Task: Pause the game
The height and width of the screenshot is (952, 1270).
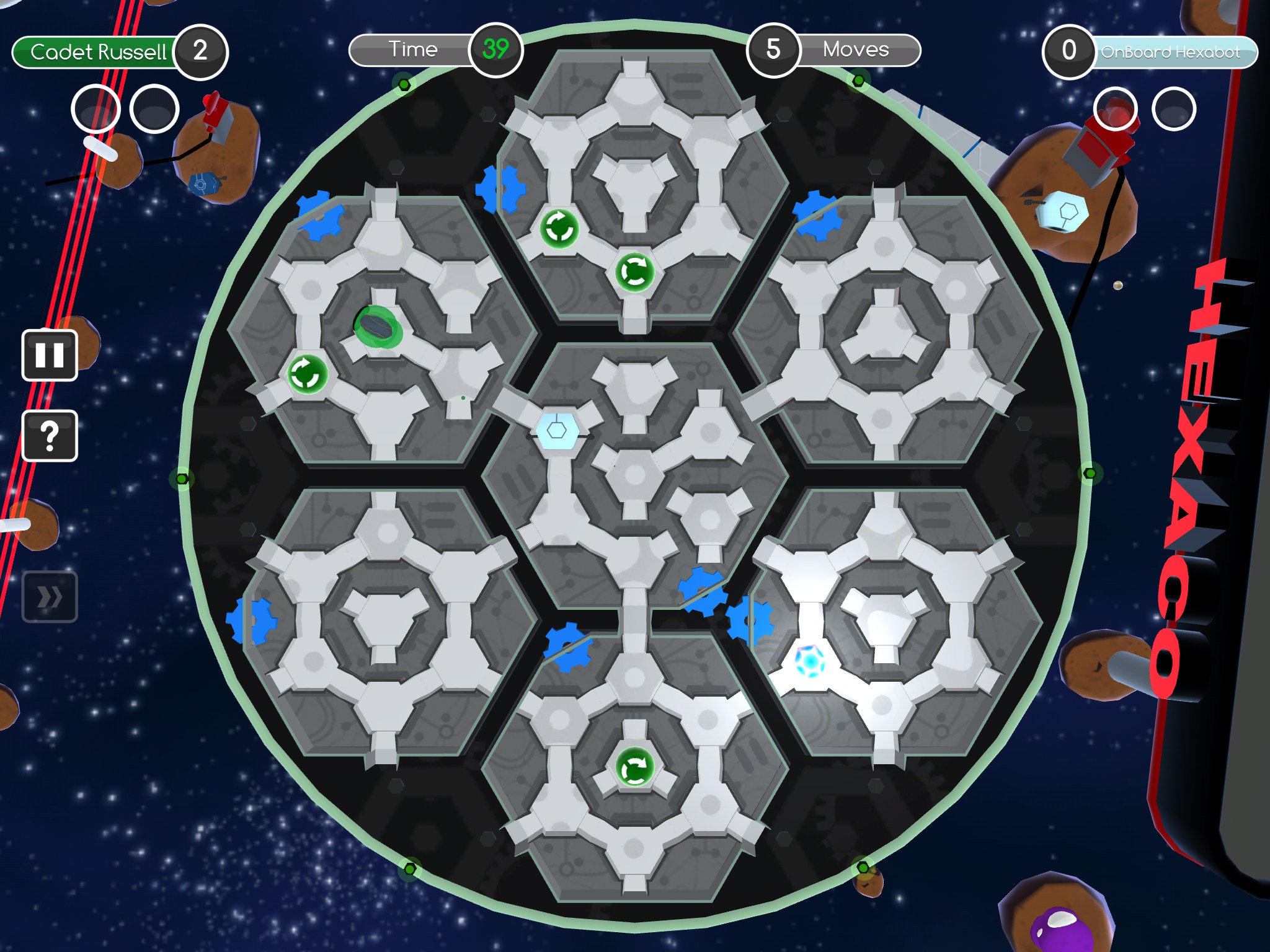Action: coord(50,355)
